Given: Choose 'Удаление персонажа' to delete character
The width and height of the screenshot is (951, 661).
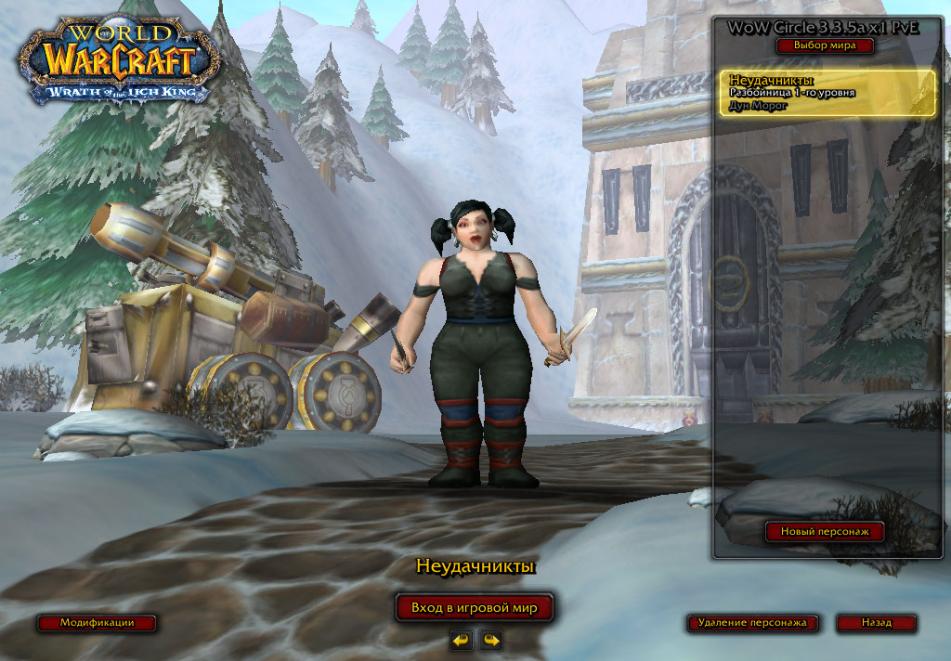Looking at the screenshot, I should pos(752,623).
